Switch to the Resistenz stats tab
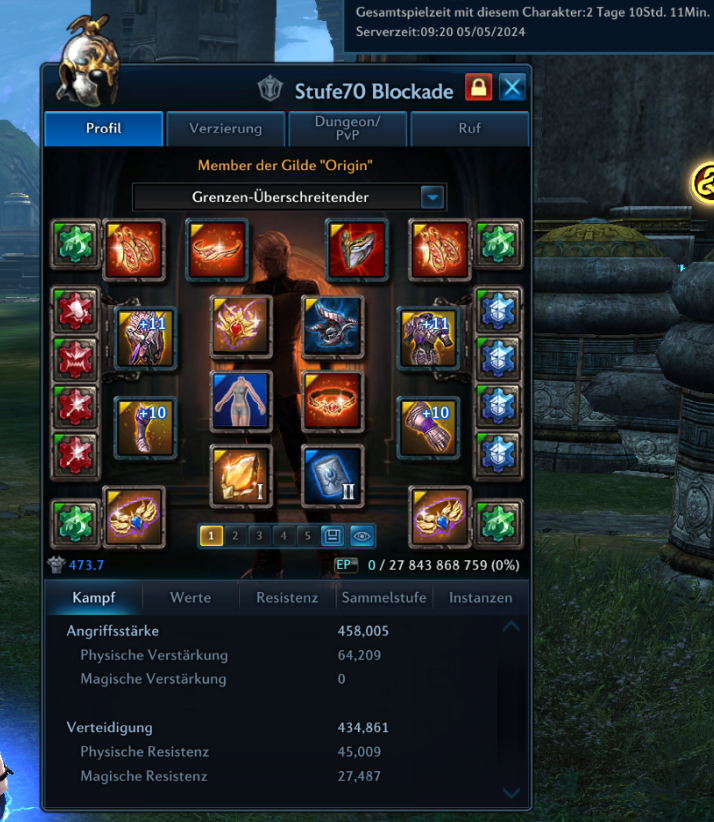This screenshot has width=714, height=822. 287,598
